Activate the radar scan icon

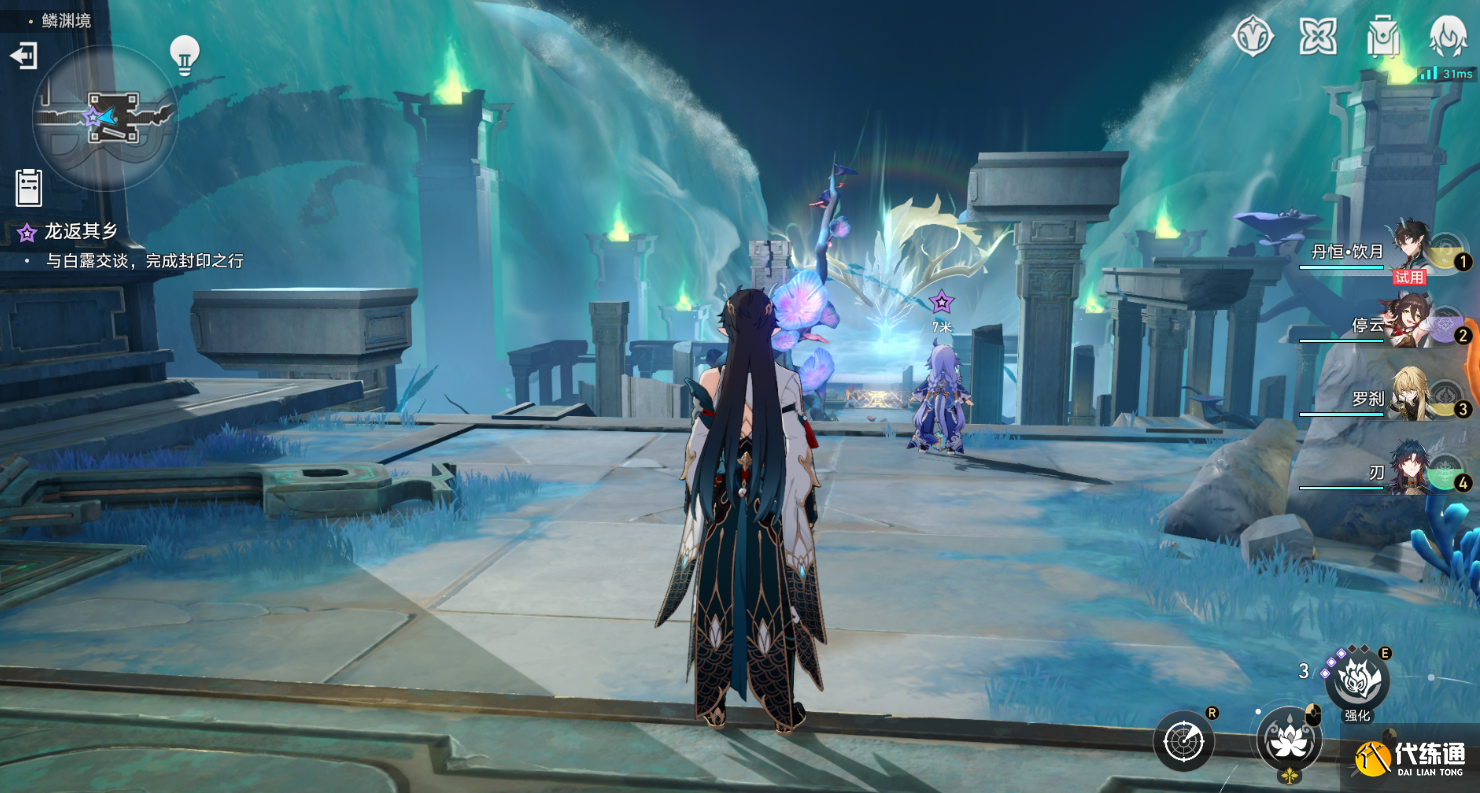[x=1183, y=741]
